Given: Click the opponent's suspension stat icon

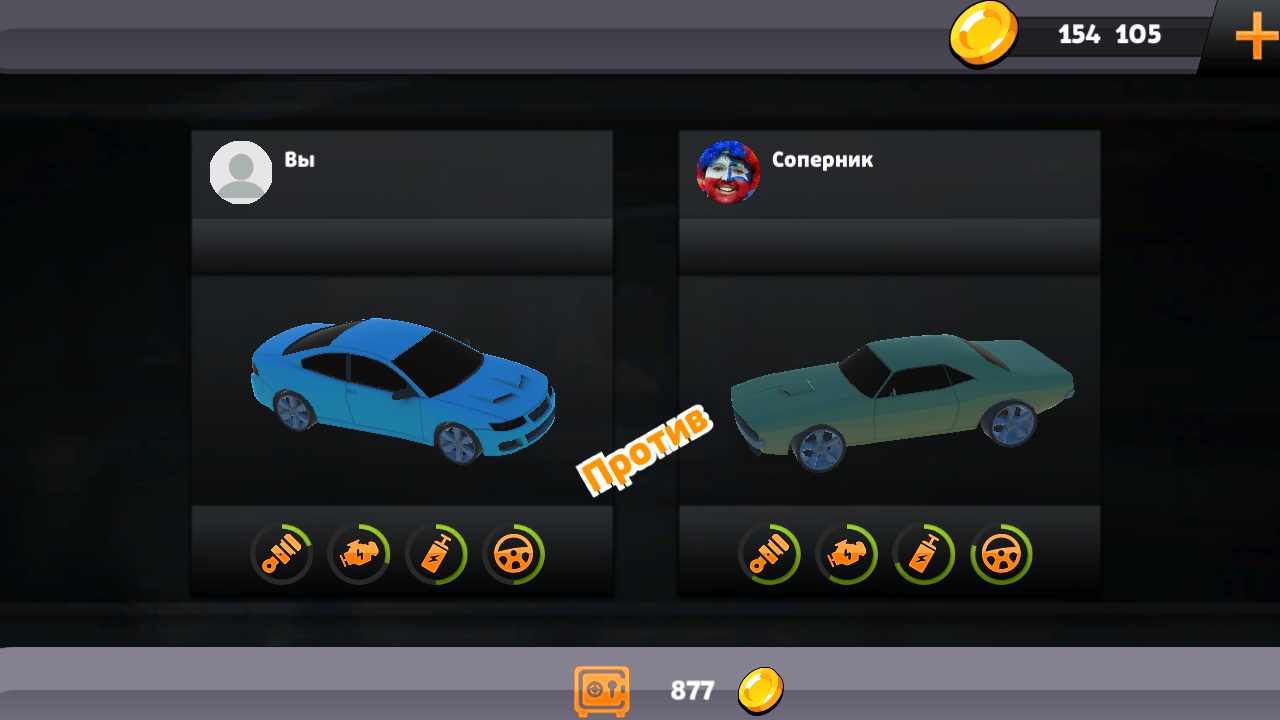Looking at the screenshot, I should pyautogui.click(x=769, y=553).
